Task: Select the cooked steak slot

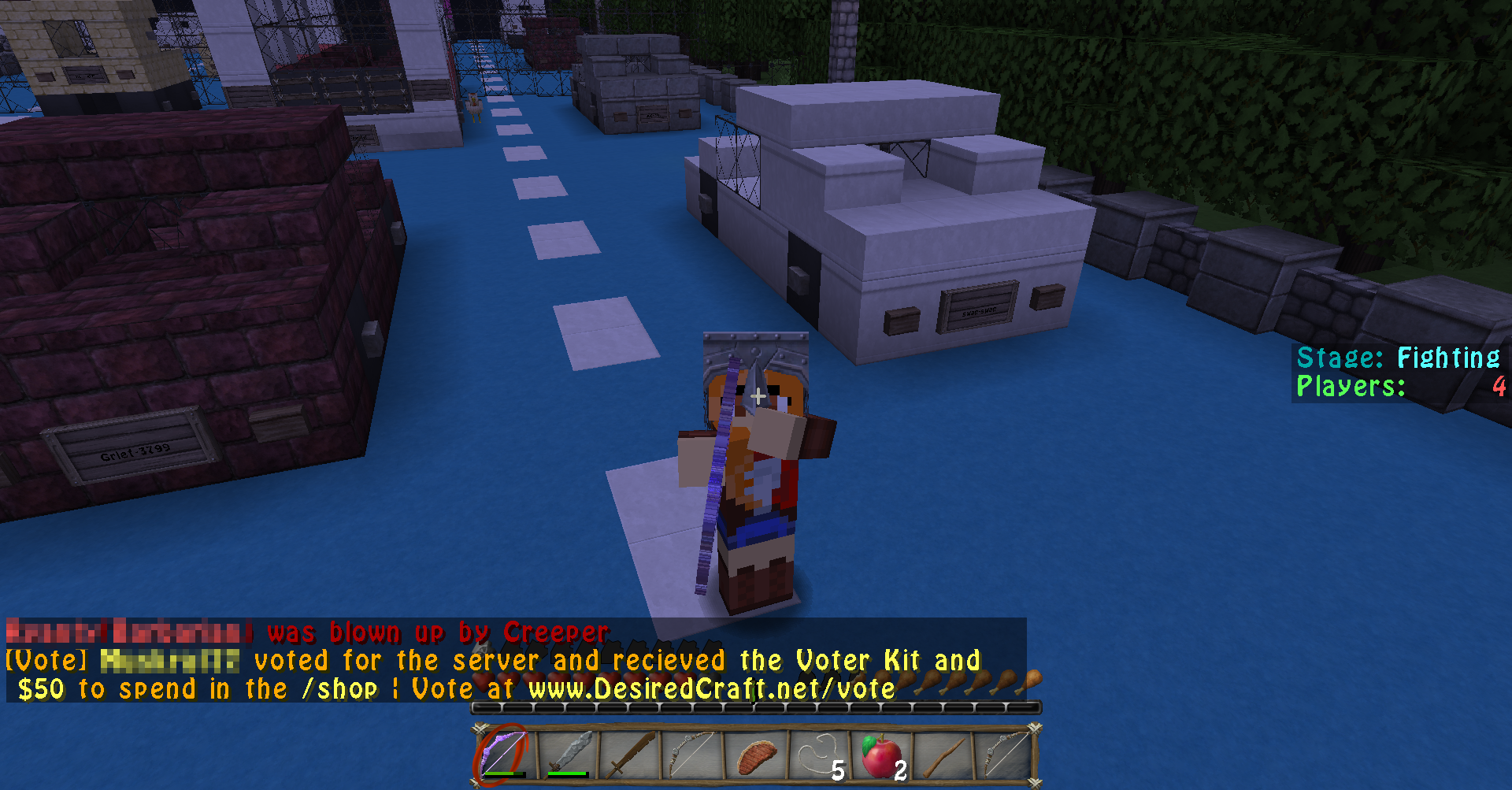Action: click(x=755, y=754)
